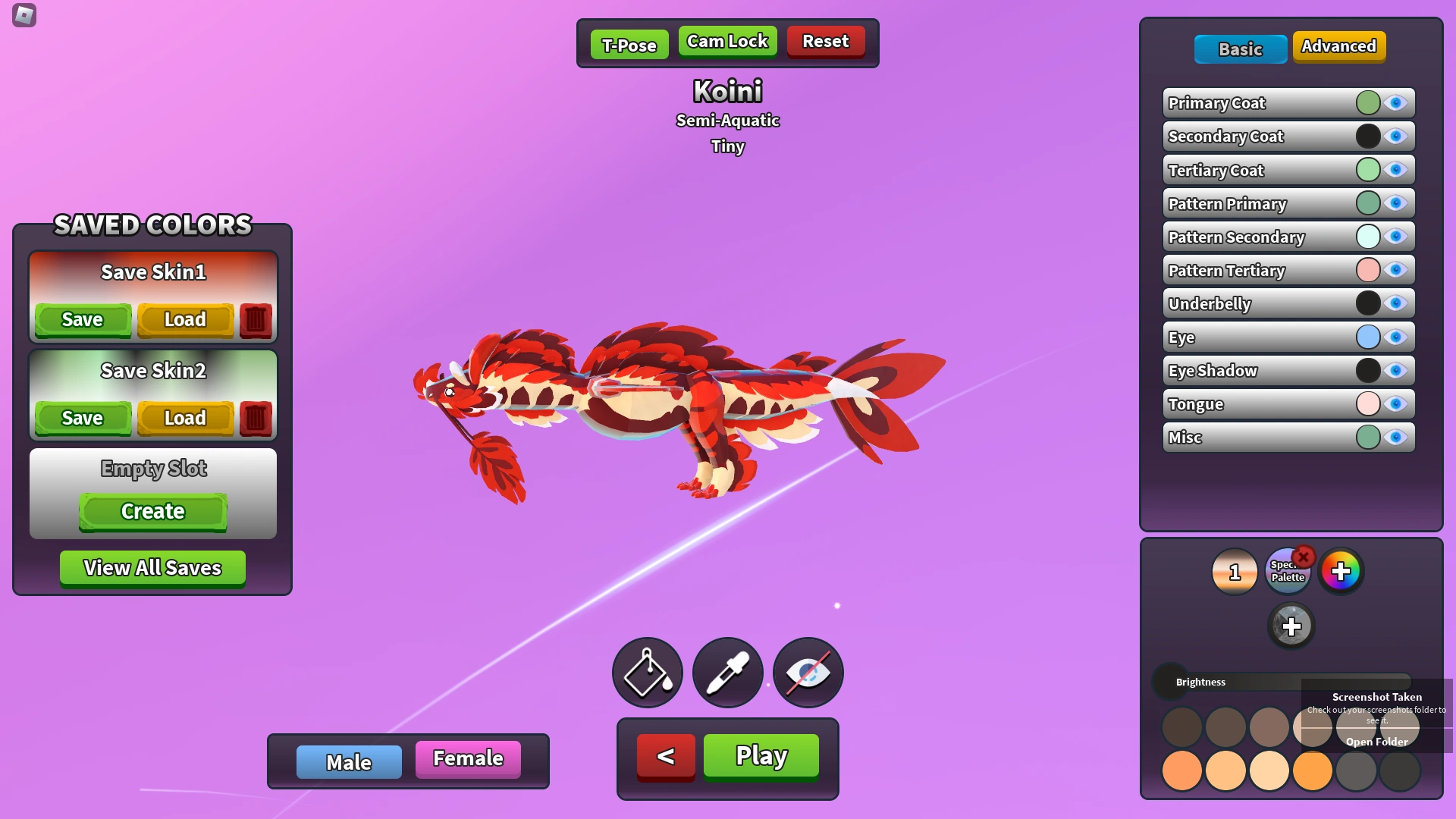Load the Save Skin2 colors
Screen dimensions: 1456x819
185,418
